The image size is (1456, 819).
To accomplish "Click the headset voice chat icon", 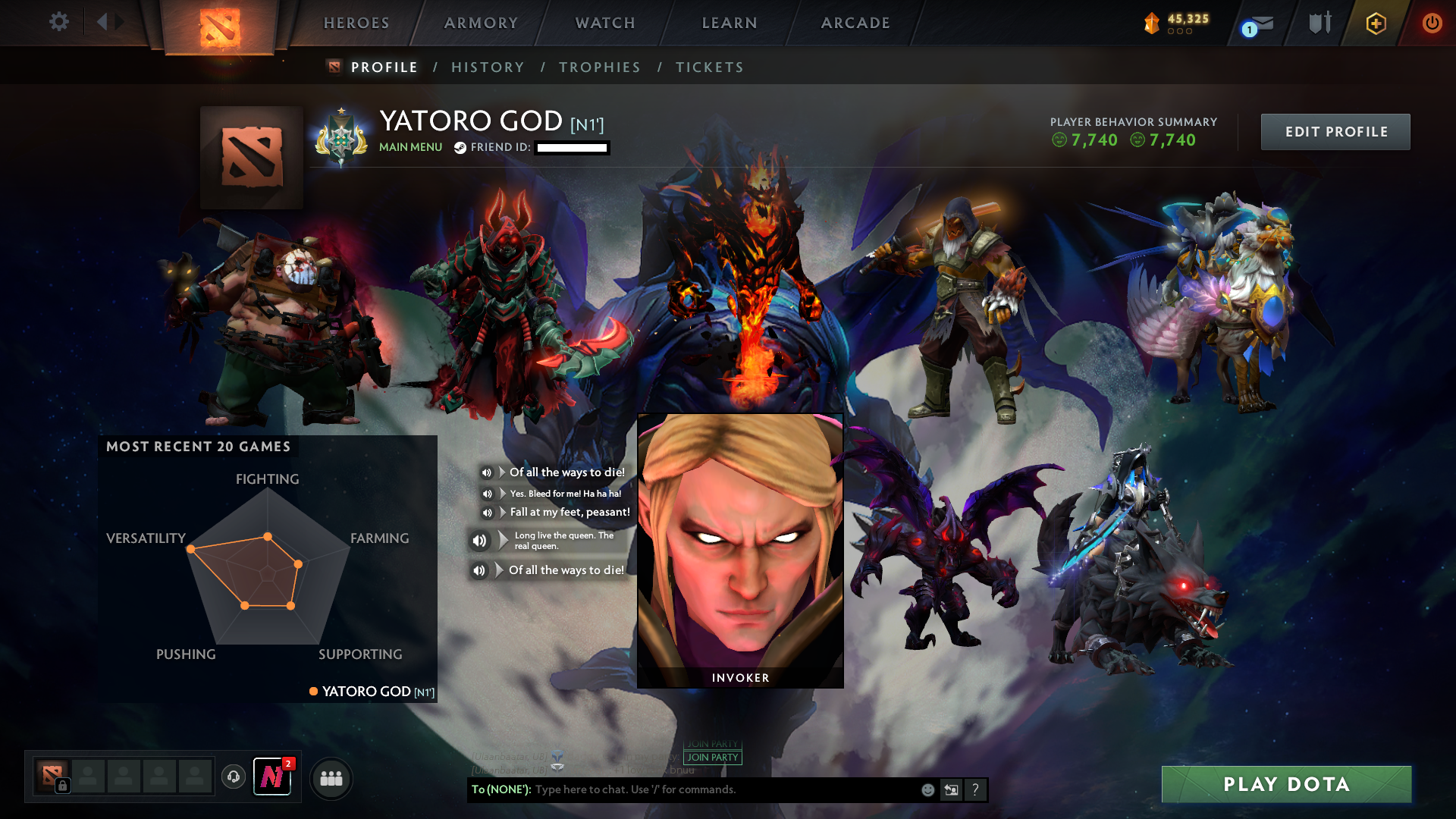I will (x=233, y=777).
